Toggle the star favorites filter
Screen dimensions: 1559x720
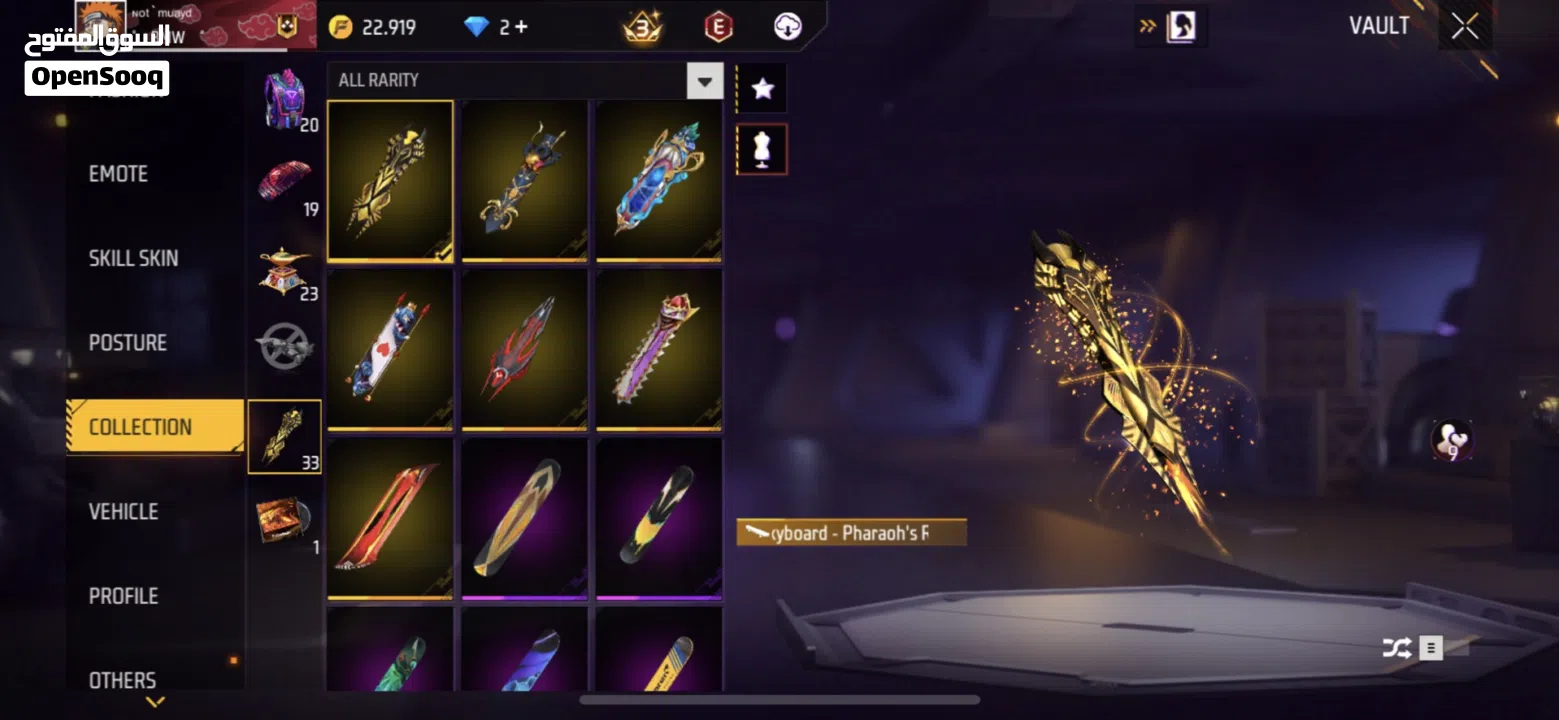(761, 88)
